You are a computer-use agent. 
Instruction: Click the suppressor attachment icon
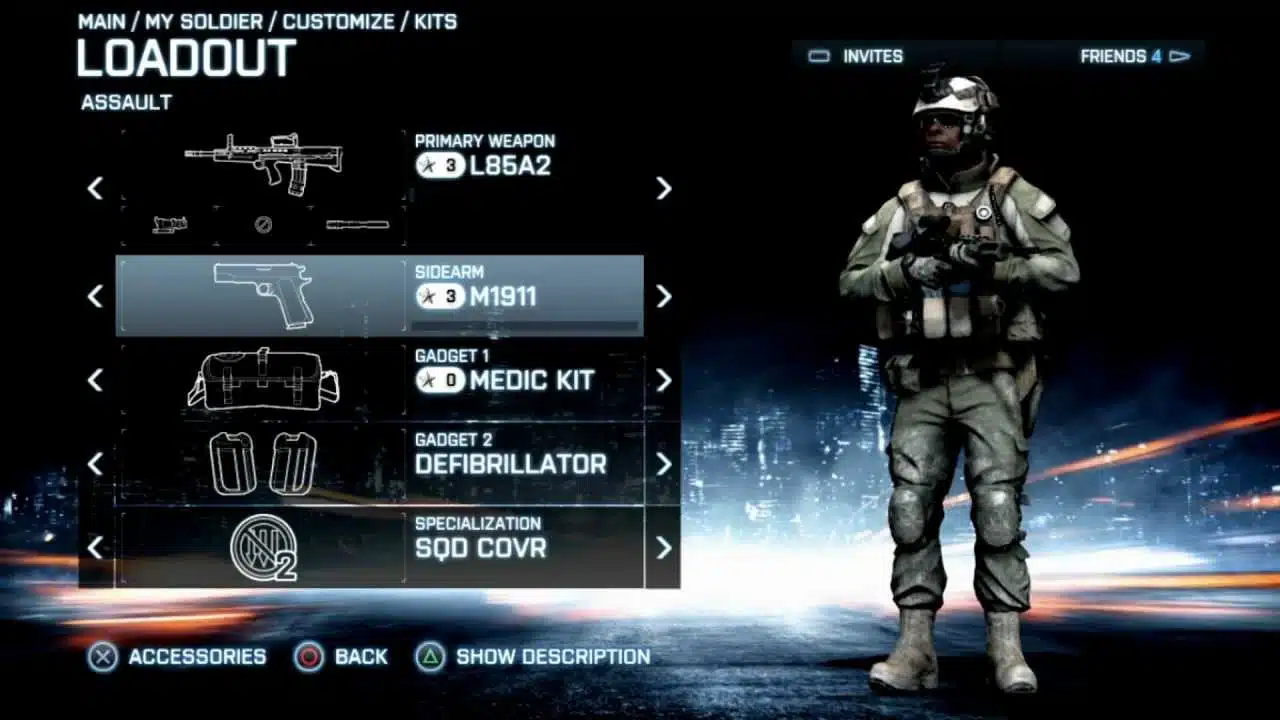click(356, 225)
